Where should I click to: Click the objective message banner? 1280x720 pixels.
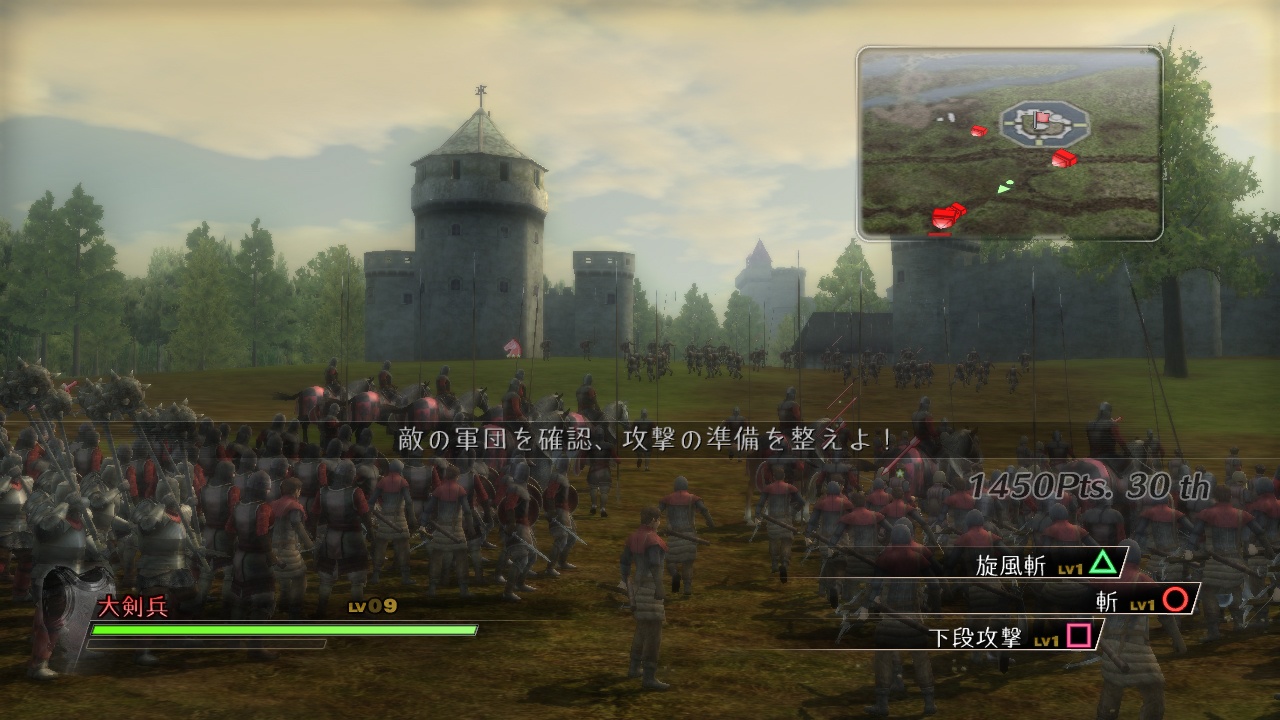640,439
